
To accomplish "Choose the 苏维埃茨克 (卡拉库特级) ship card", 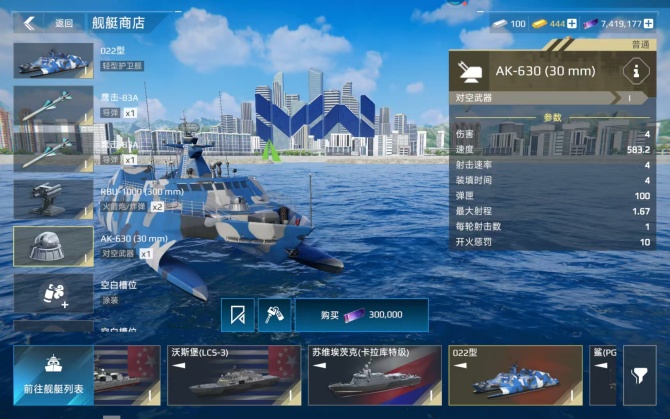I will pyautogui.click(x=373, y=376).
